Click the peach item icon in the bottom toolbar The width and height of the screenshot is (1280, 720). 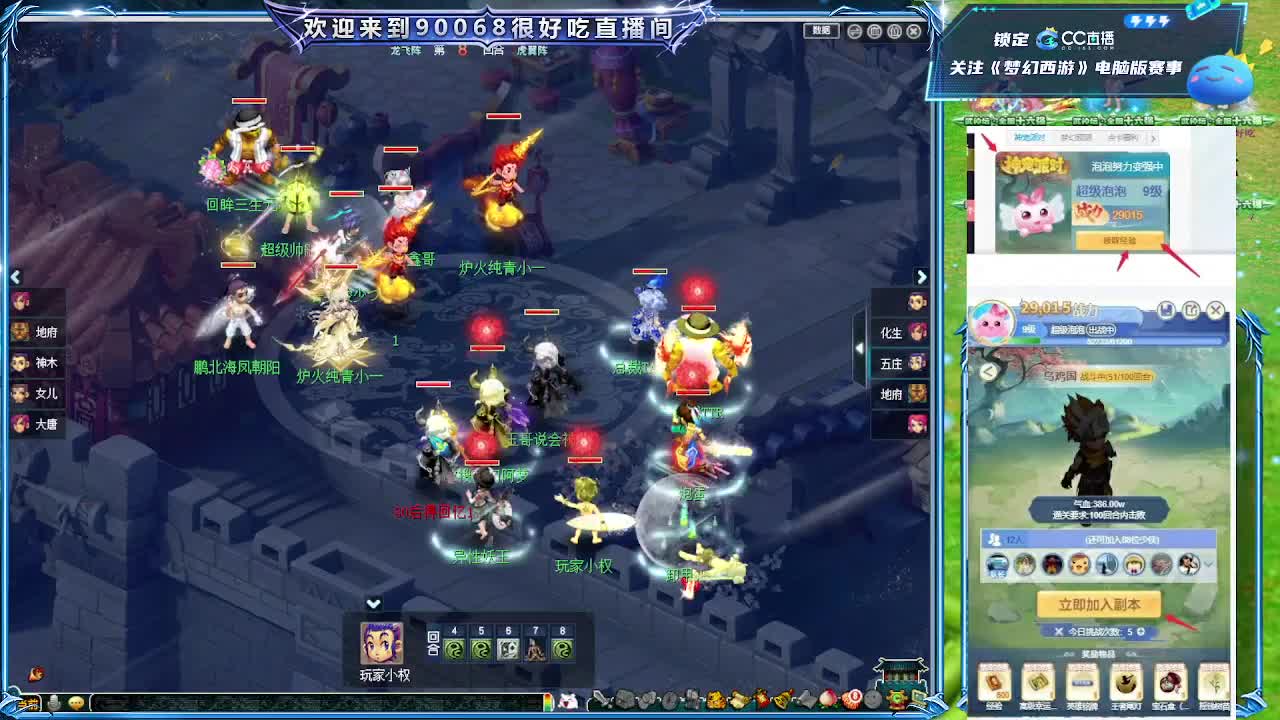coord(827,698)
